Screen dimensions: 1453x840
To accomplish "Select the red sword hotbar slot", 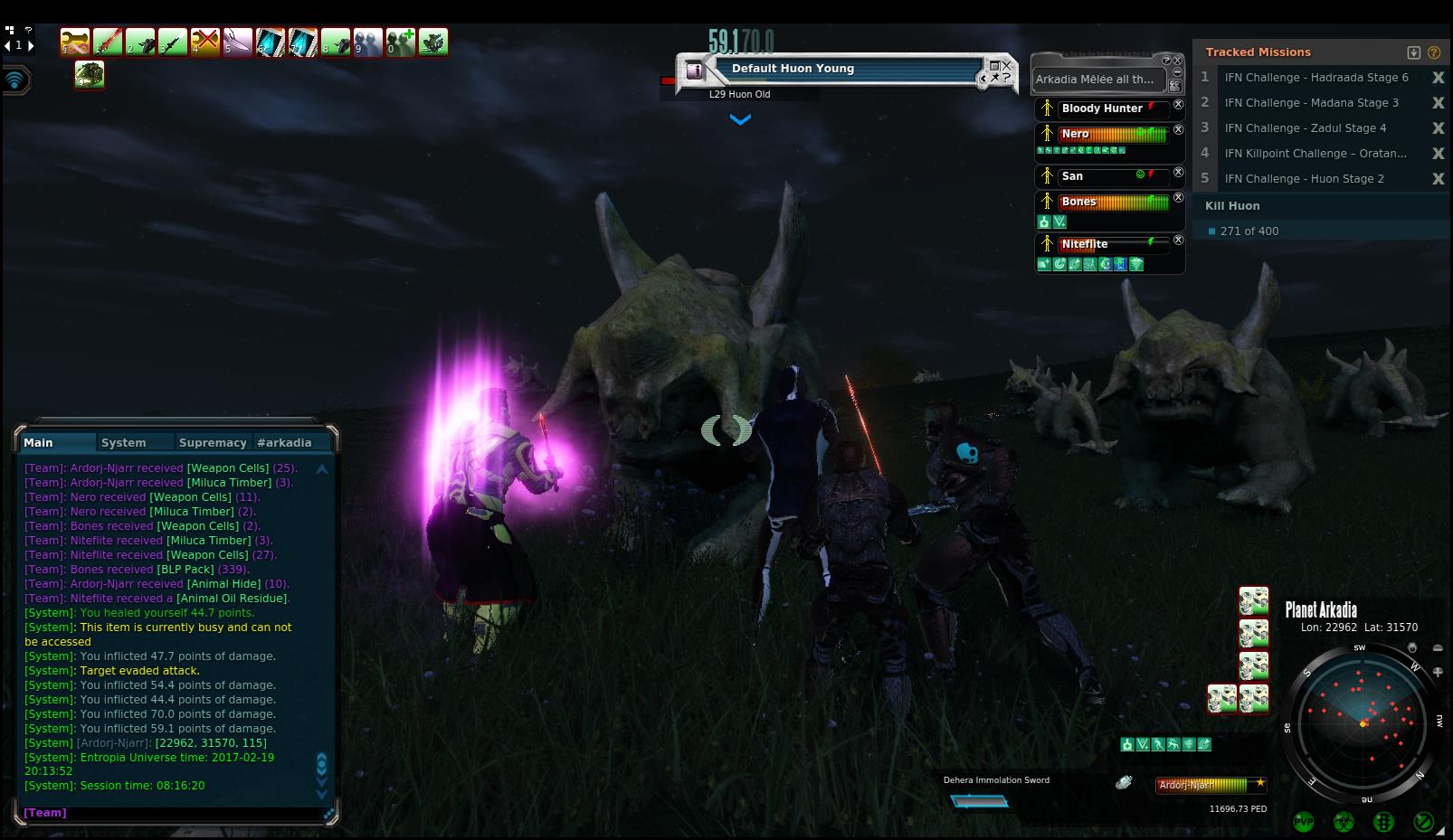I will (x=107, y=42).
